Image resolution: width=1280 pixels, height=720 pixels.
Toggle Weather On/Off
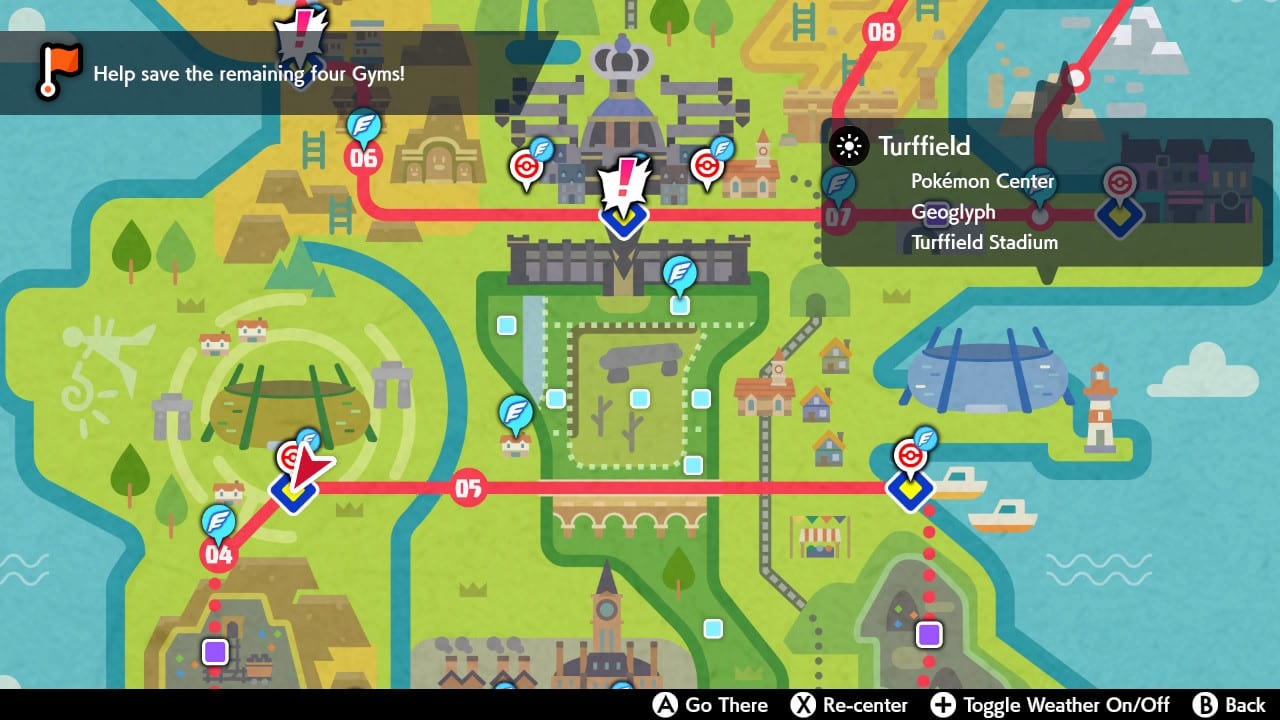click(1064, 705)
